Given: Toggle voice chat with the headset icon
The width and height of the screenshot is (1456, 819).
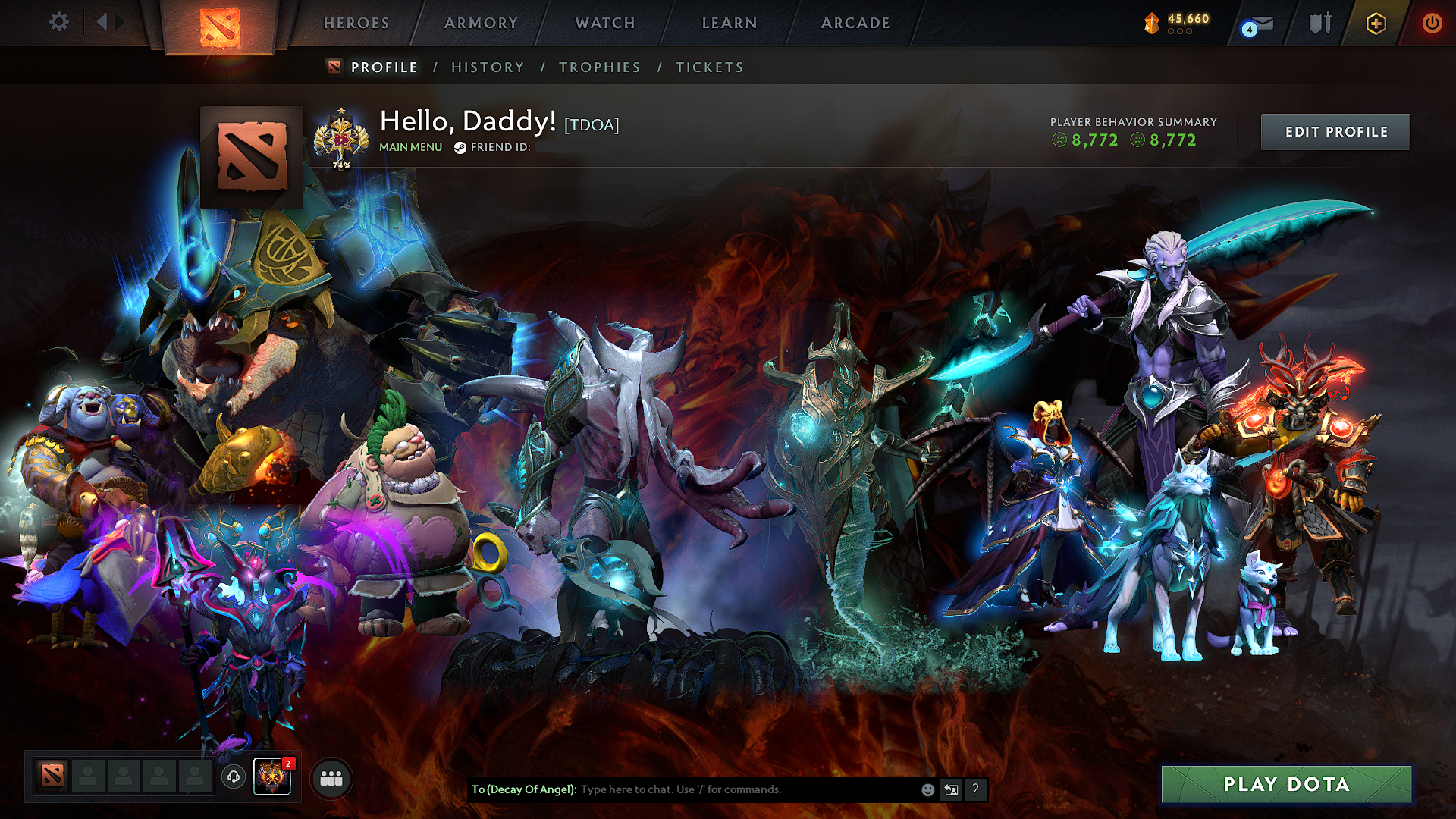Looking at the screenshot, I should point(232,777).
